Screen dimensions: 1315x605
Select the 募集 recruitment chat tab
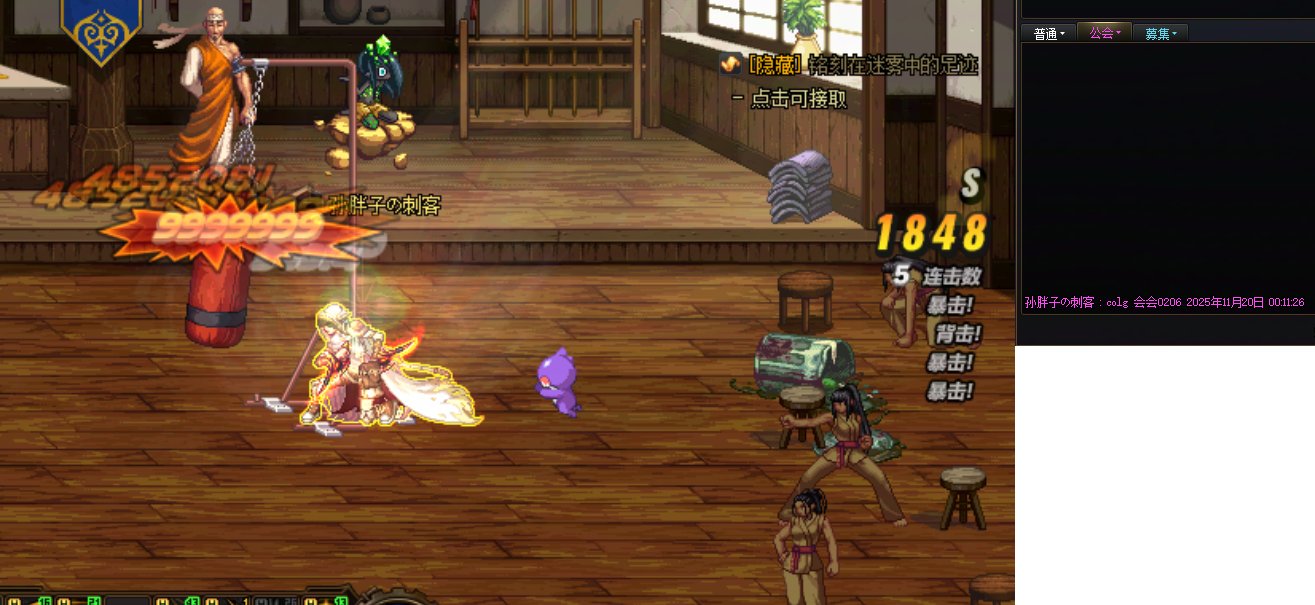point(1160,33)
